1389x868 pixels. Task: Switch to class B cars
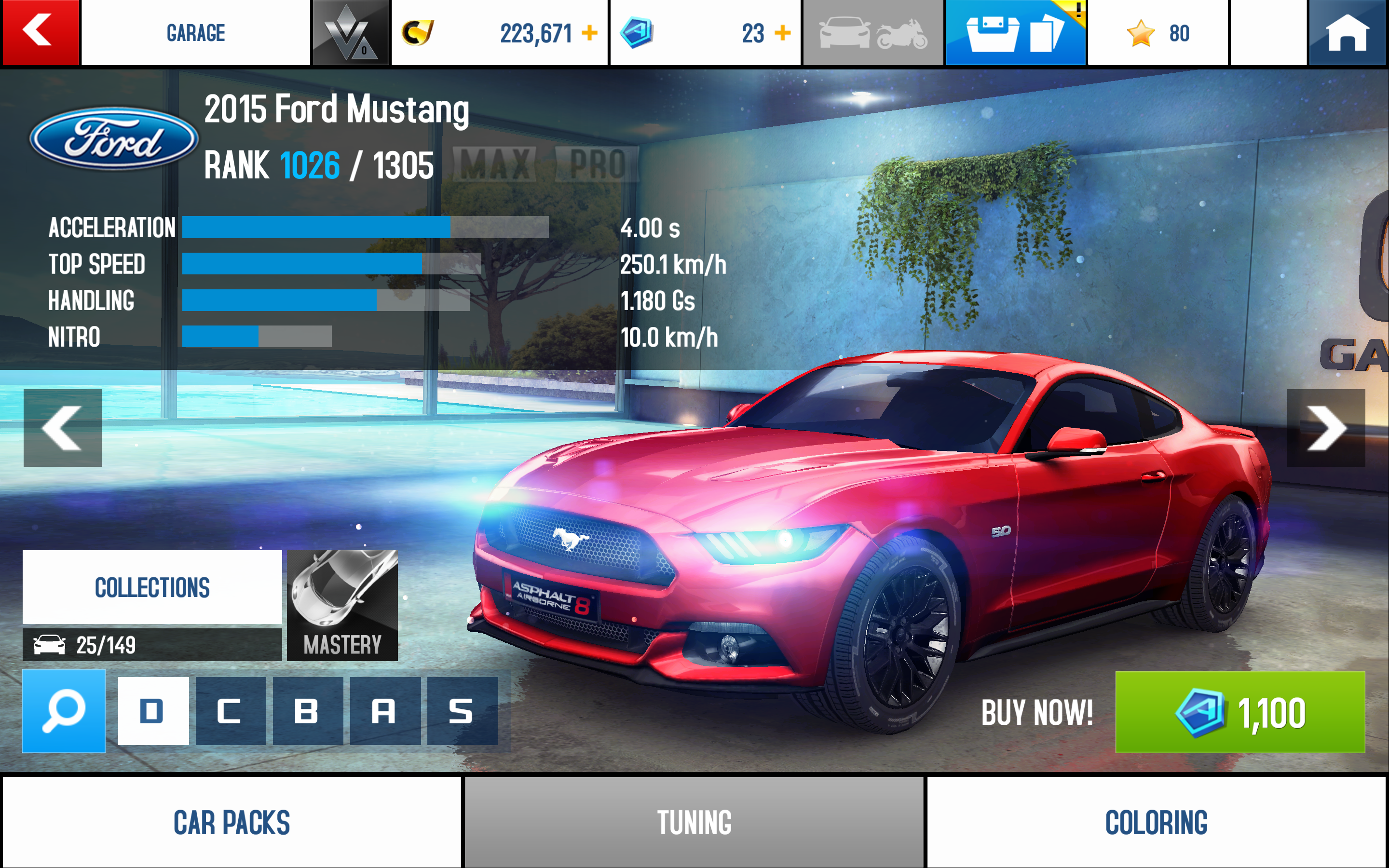[x=308, y=711]
